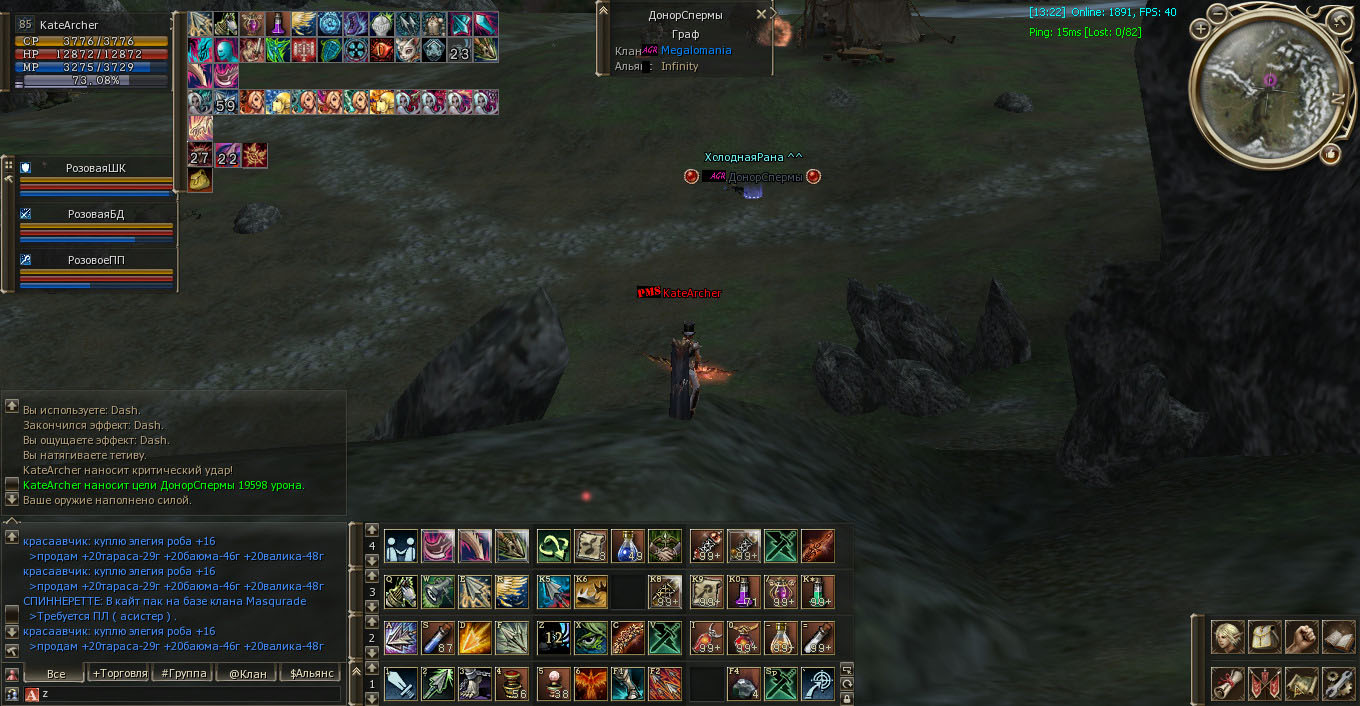Switch to the Альянс chat tab

(310, 673)
